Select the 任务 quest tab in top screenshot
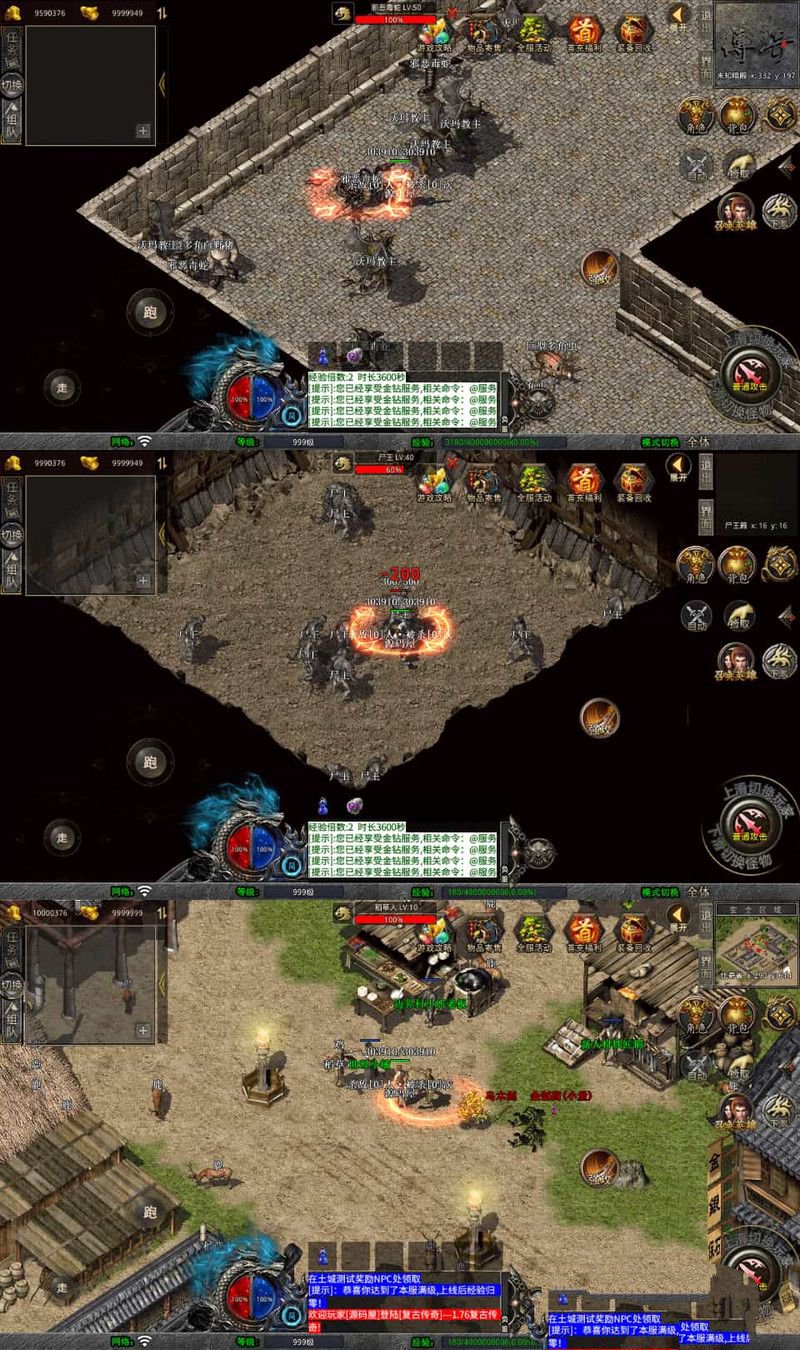800x1350 pixels. click(12, 45)
